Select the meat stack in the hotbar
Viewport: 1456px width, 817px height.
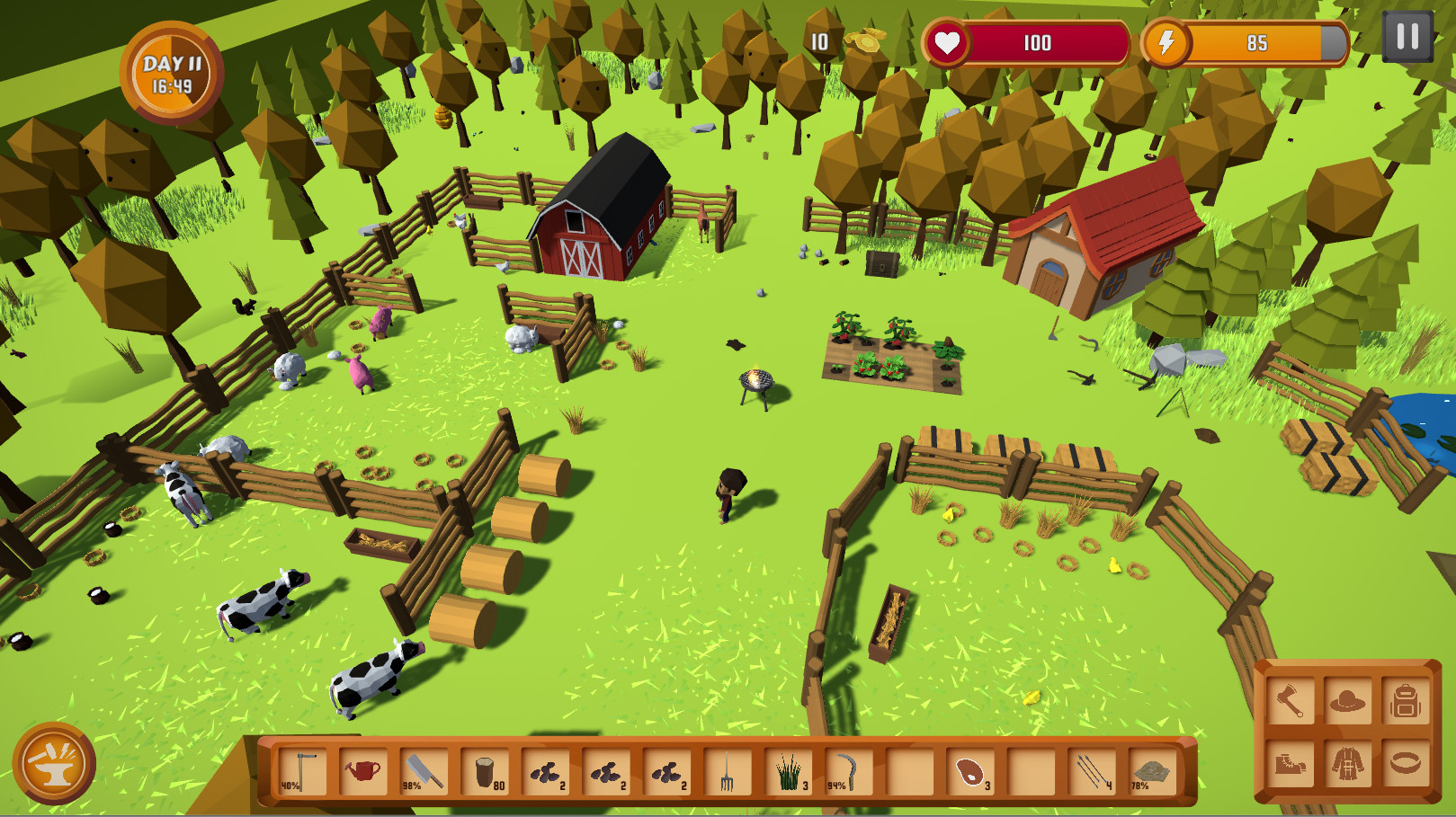[971, 770]
